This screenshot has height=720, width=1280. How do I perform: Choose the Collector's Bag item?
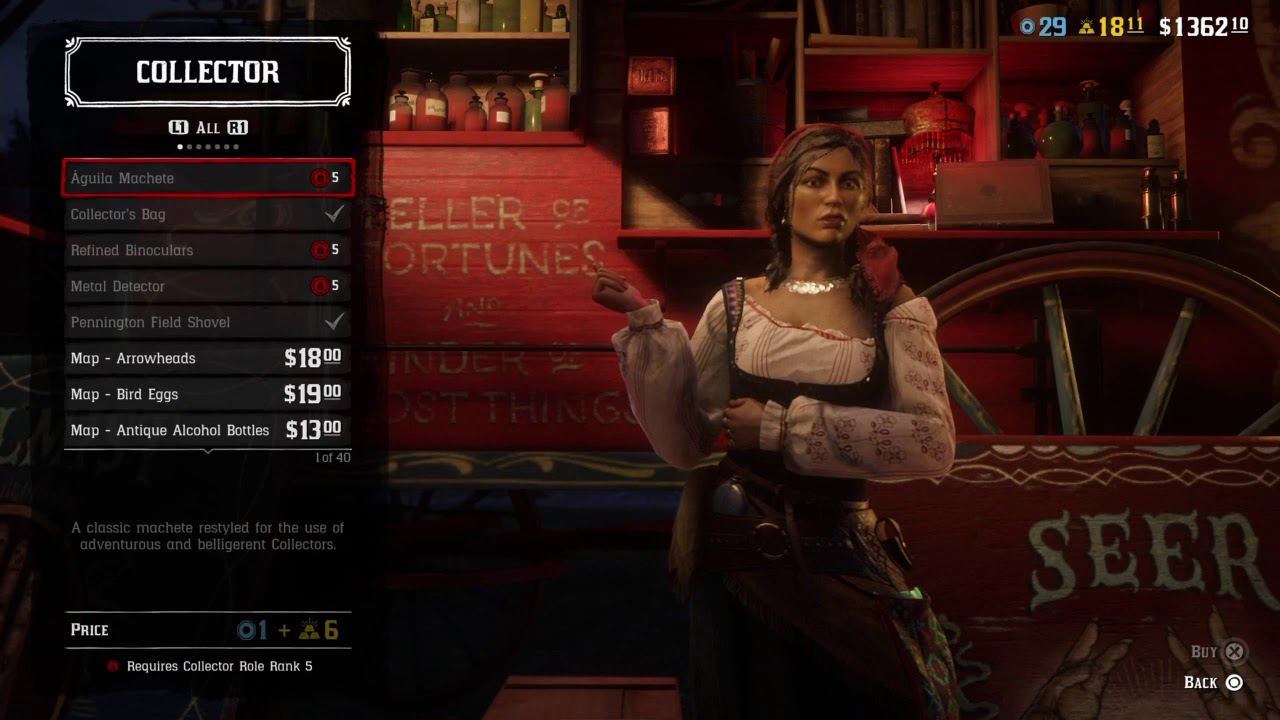click(x=207, y=214)
